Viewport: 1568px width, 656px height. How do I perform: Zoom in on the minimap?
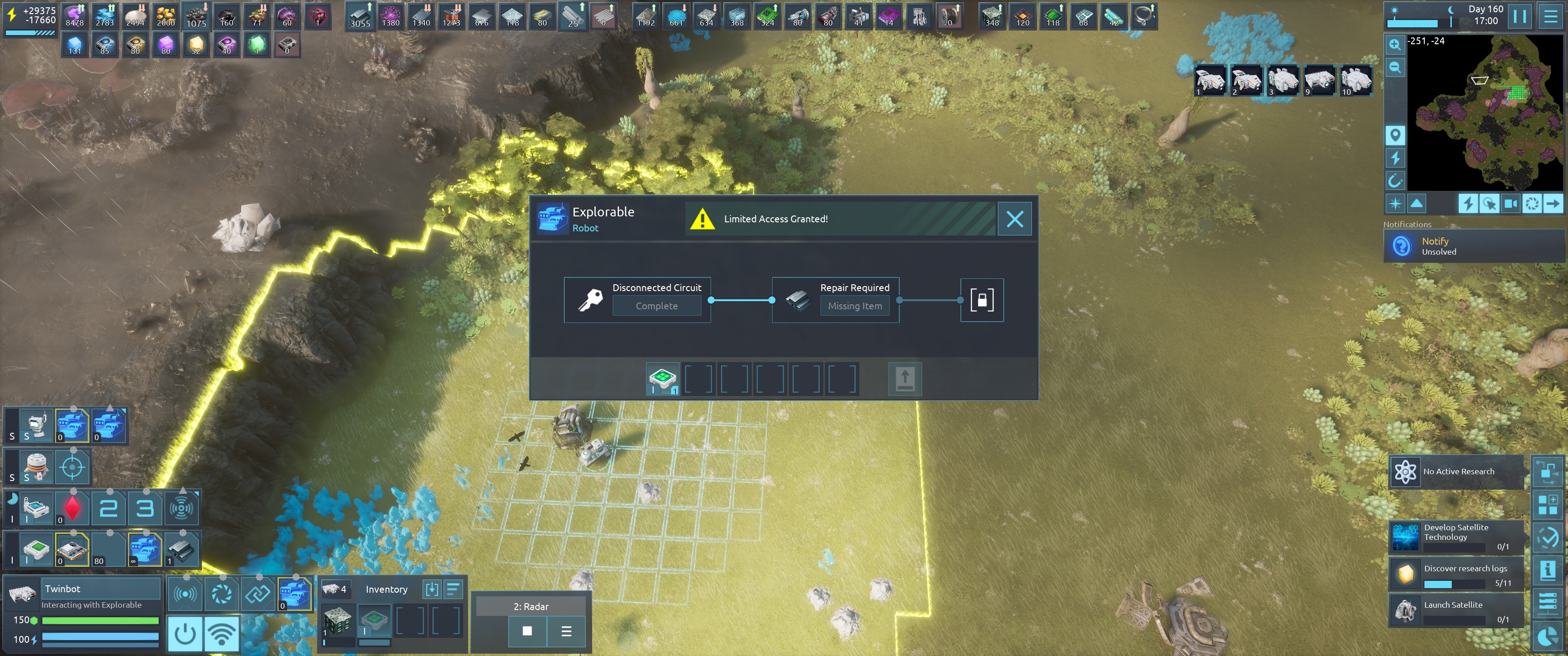click(x=1394, y=45)
